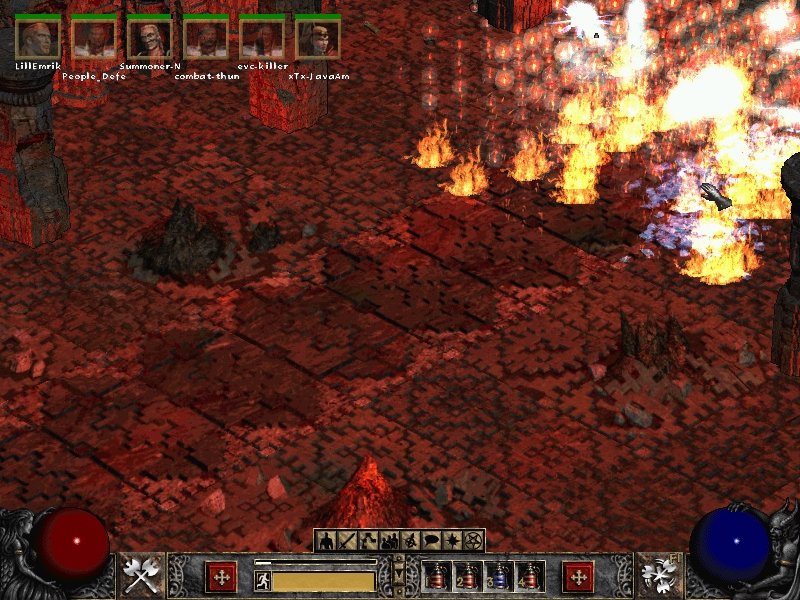Viewport: 800px width, 600px height.
Task: Click the red skill points button on right
Action: tap(578, 576)
